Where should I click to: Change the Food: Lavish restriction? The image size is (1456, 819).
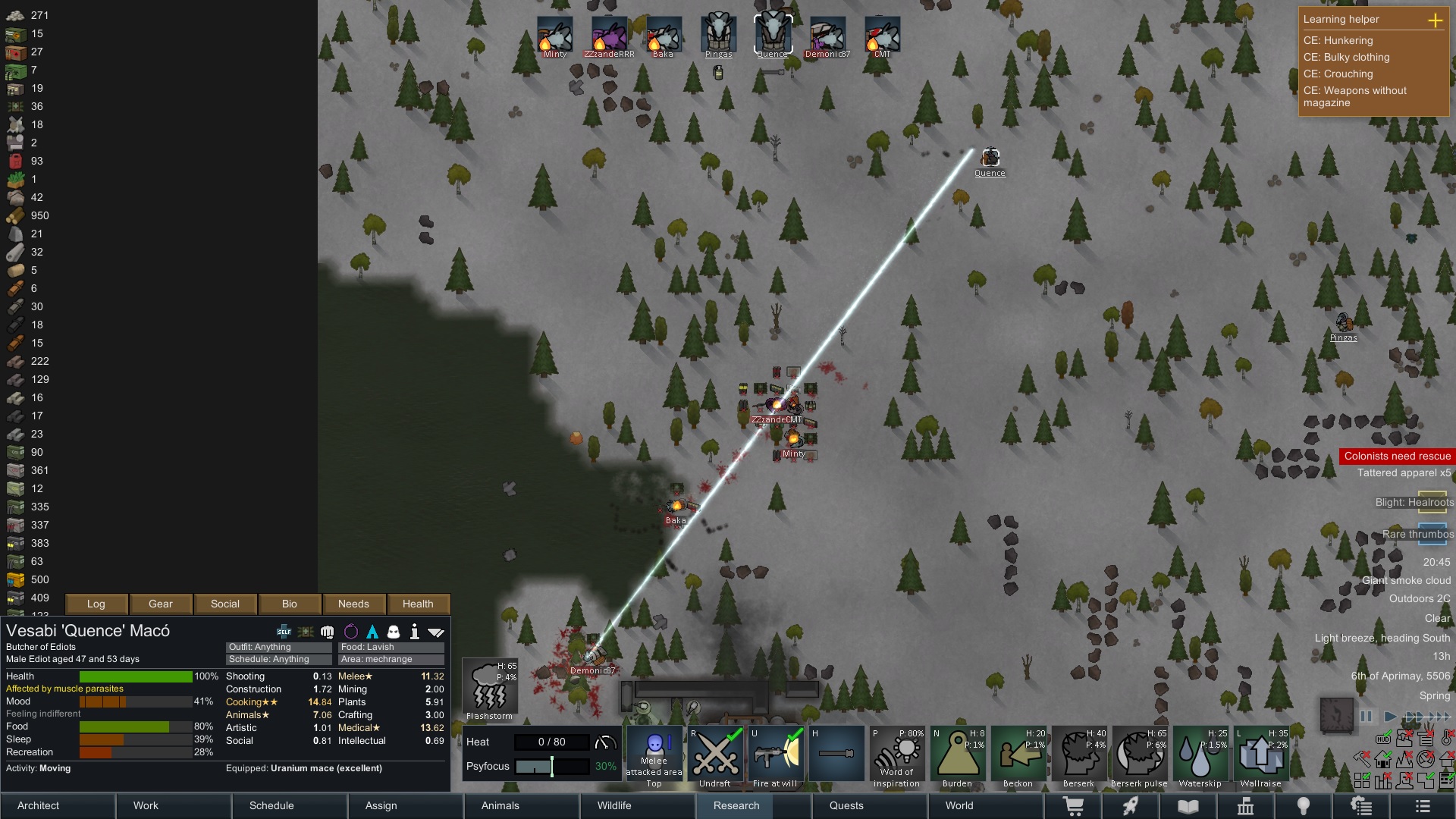391,647
